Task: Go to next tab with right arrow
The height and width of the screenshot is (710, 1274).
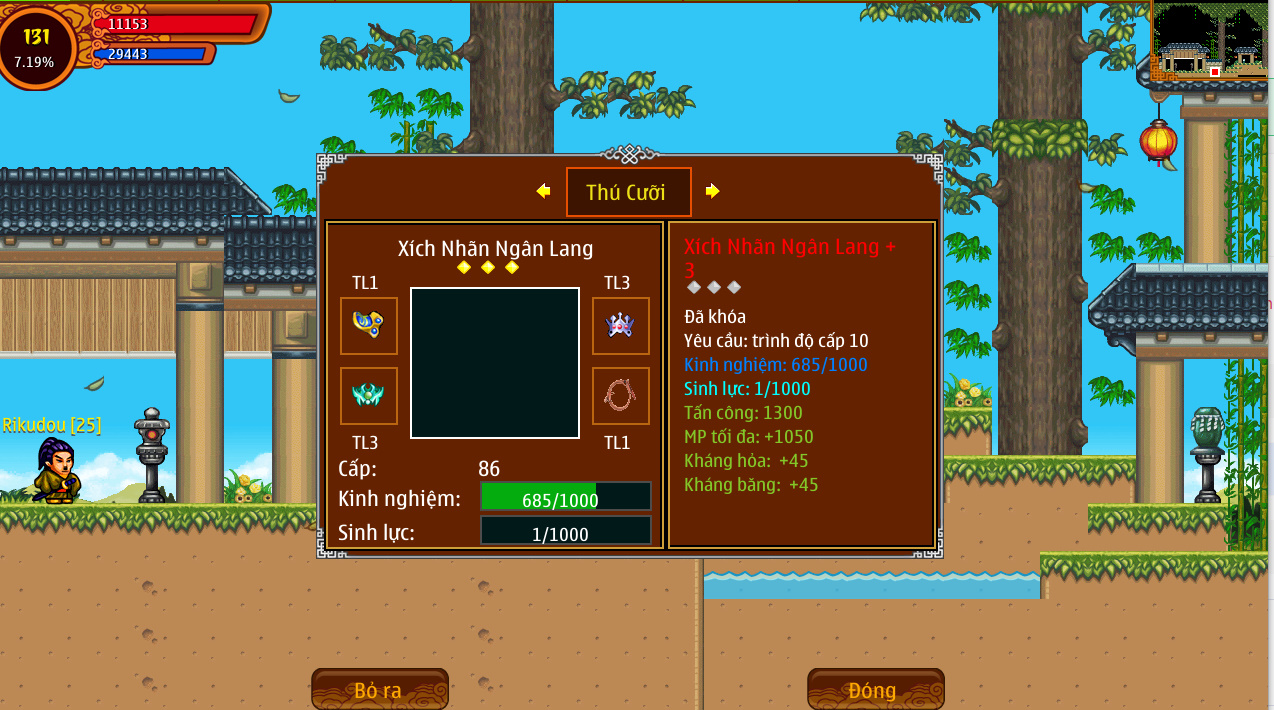Action: tap(712, 191)
